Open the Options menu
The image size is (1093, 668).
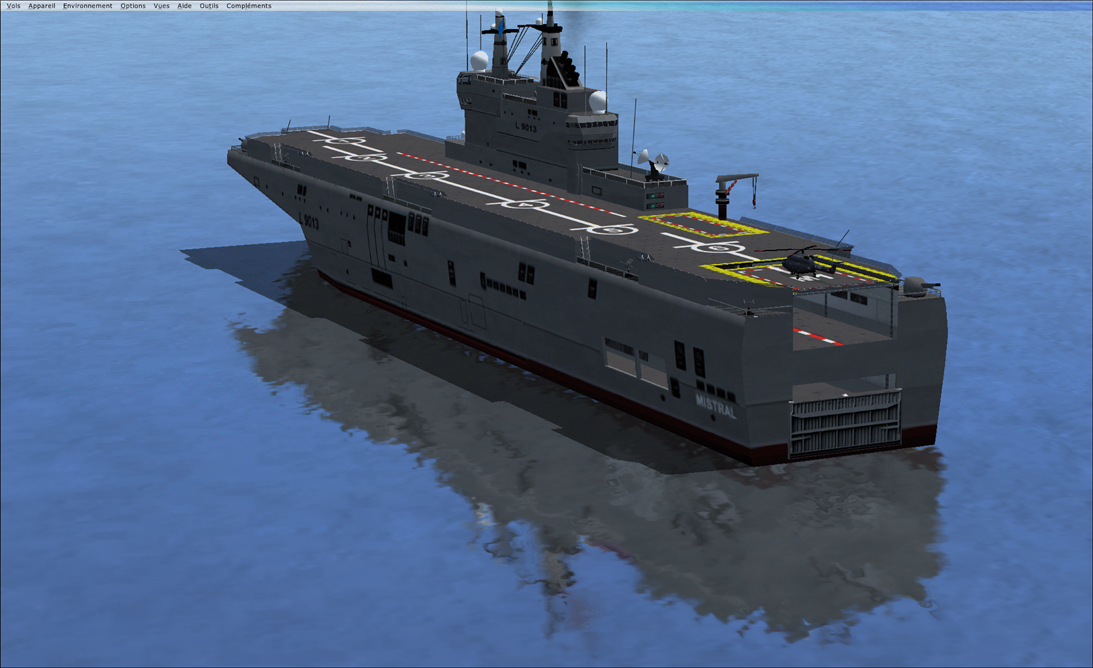[133, 6]
